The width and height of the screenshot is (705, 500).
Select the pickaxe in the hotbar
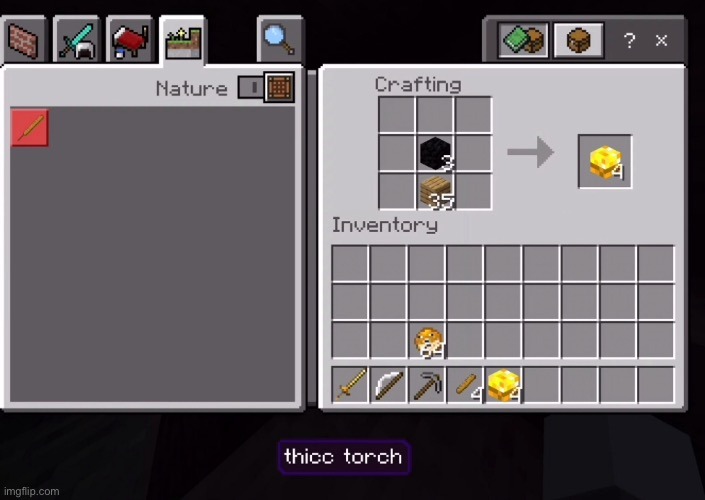click(427, 385)
